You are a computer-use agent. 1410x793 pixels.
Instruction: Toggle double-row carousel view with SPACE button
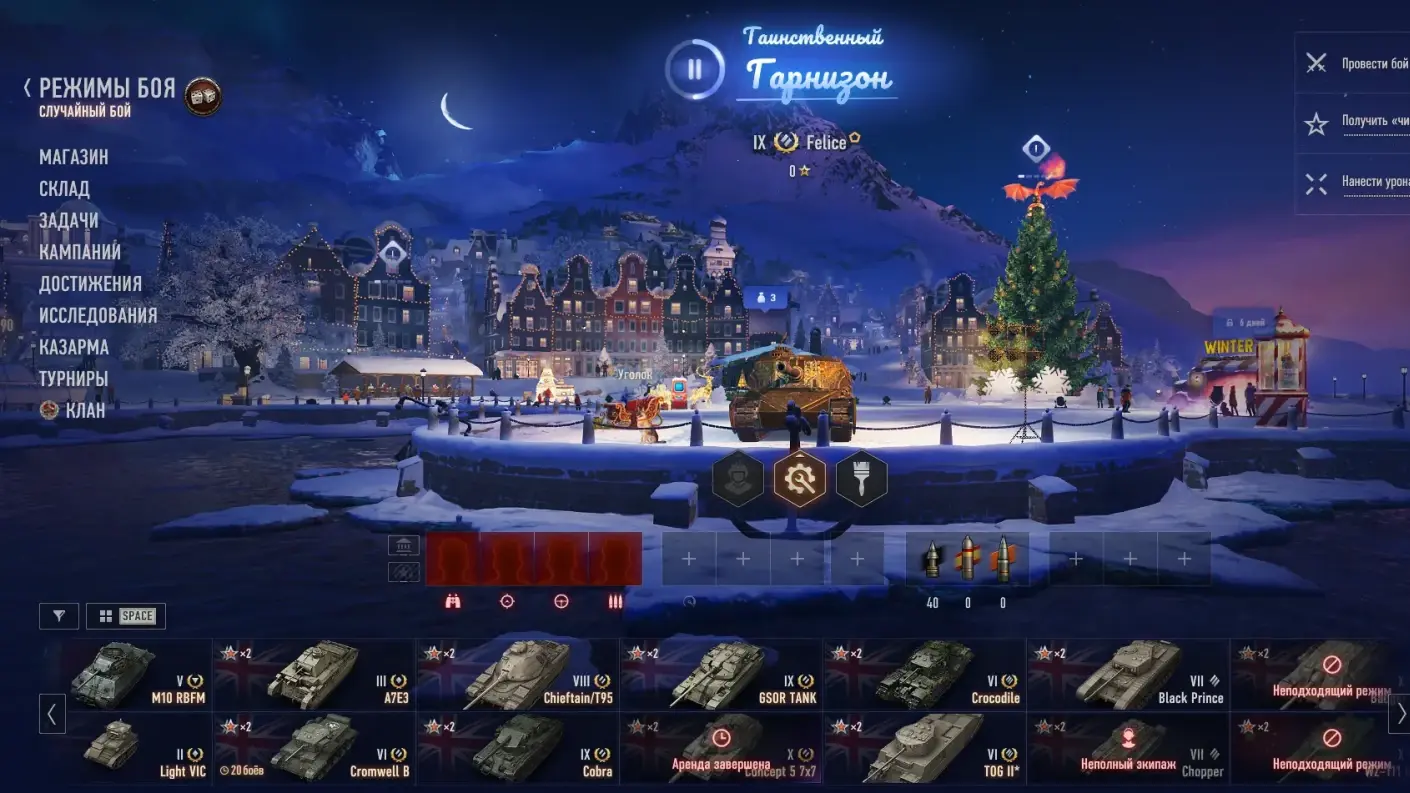tap(127, 615)
